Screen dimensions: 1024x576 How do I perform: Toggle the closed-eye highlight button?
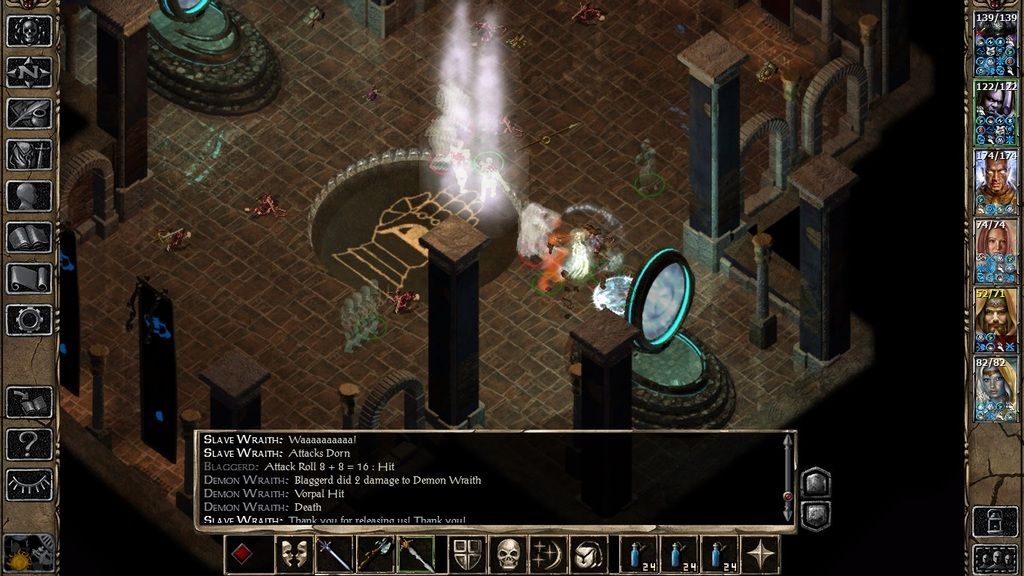(x=29, y=485)
